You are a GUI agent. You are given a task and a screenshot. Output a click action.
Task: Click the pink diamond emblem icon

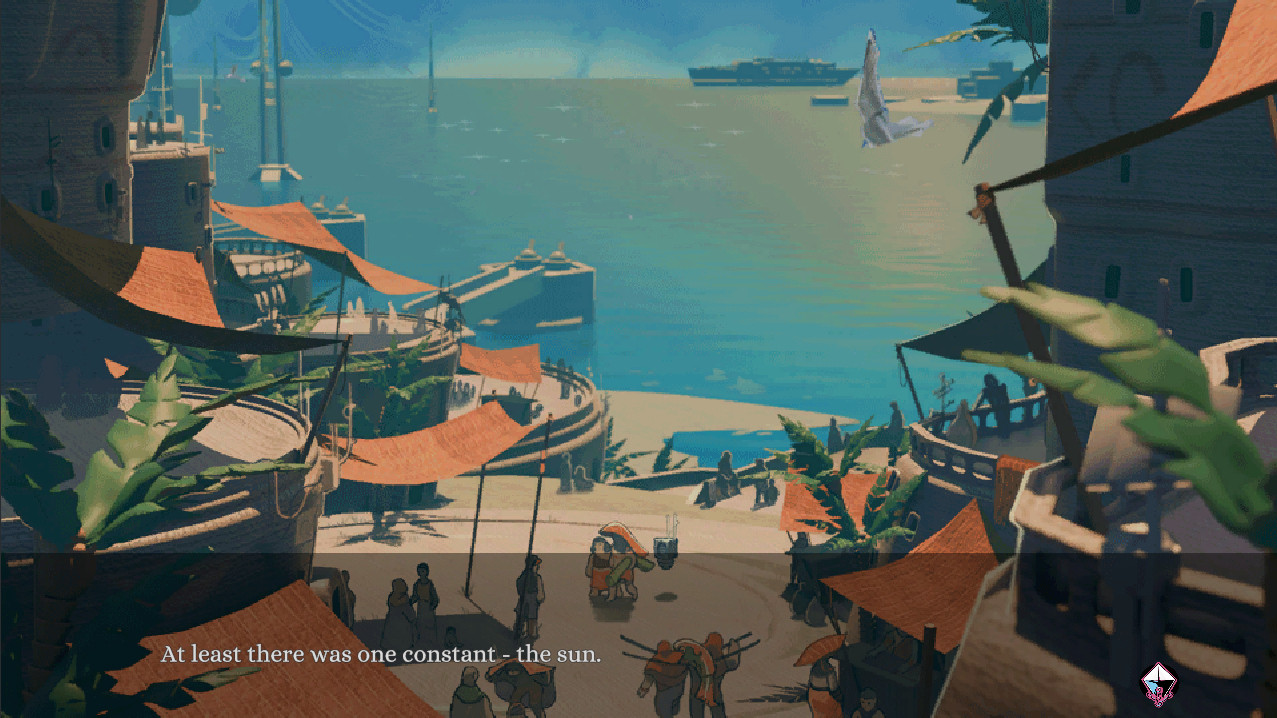(1159, 685)
